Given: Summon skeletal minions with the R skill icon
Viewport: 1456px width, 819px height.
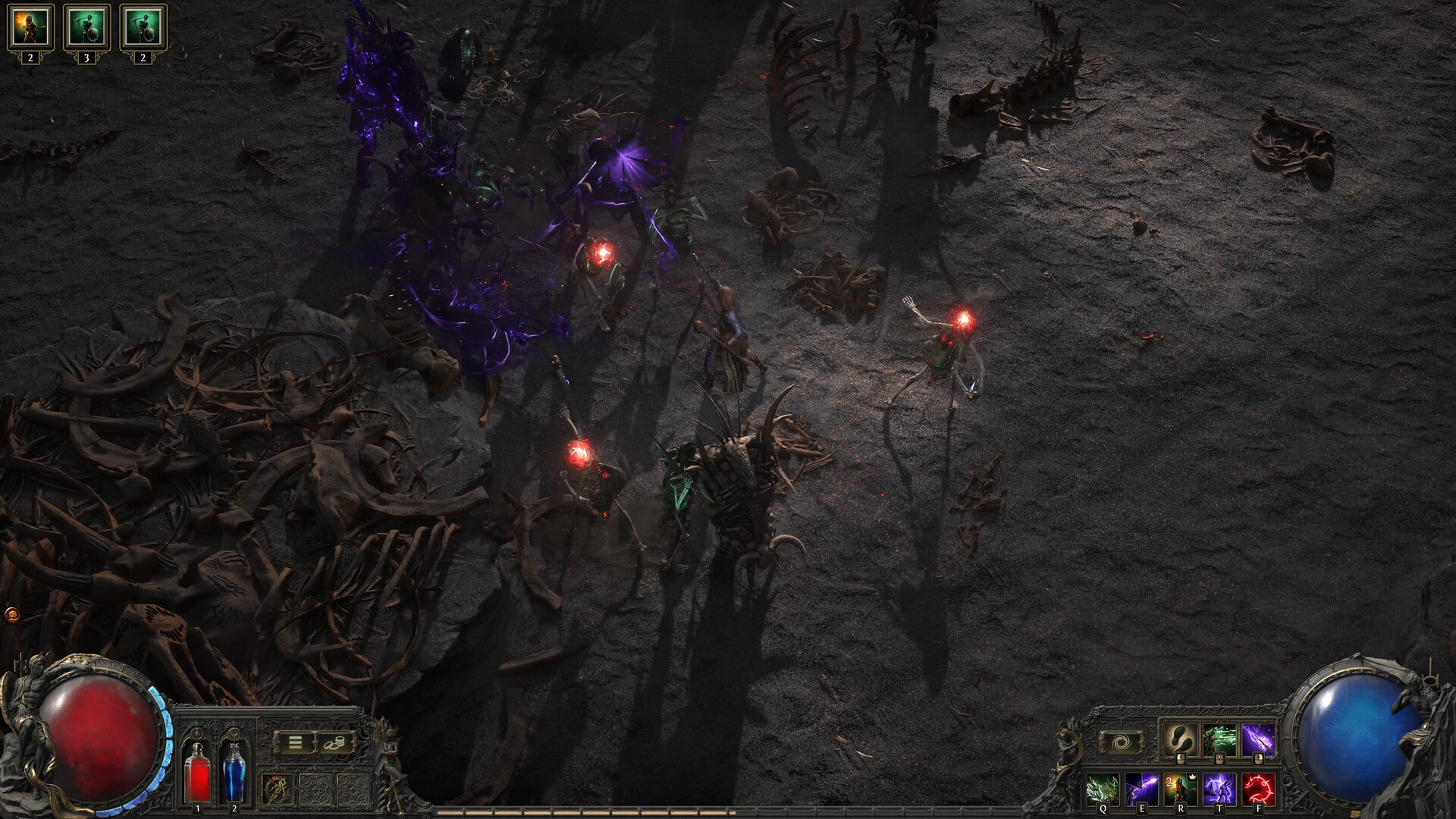Looking at the screenshot, I should (1181, 787).
